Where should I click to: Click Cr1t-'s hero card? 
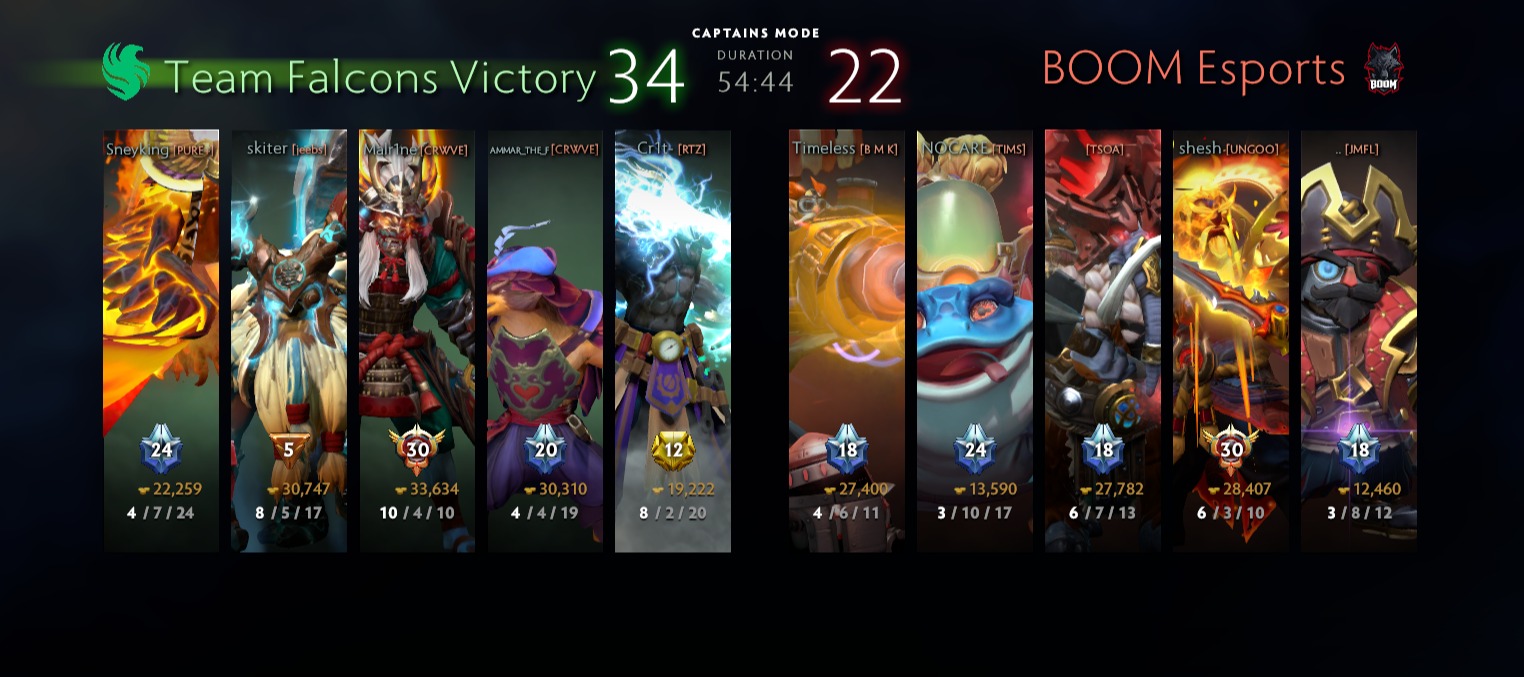(x=673, y=340)
